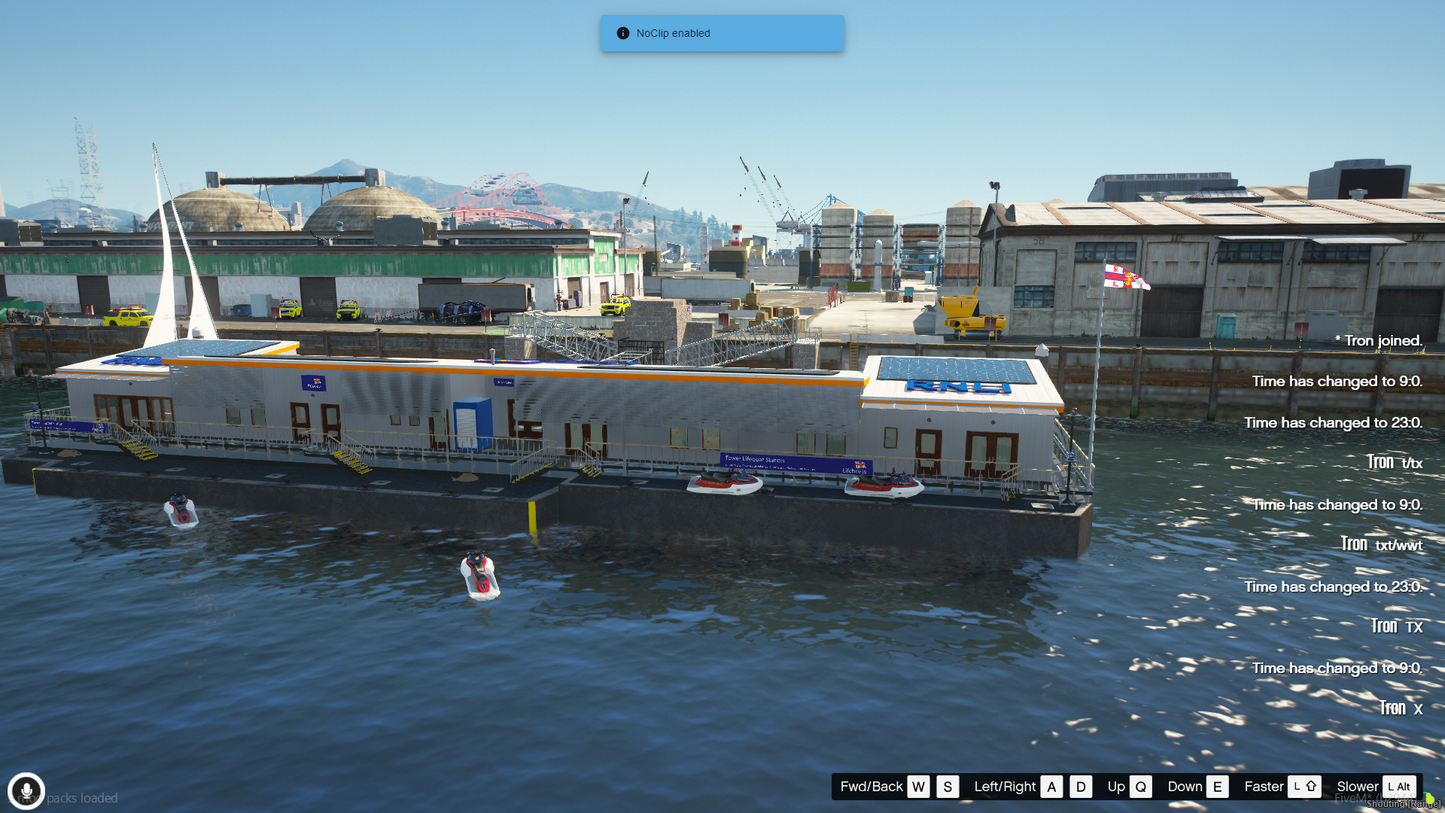This screenshot has height=813, width=1445.
Task: Dismiss the NoClip enabled notification
Action: click(721, 33)
